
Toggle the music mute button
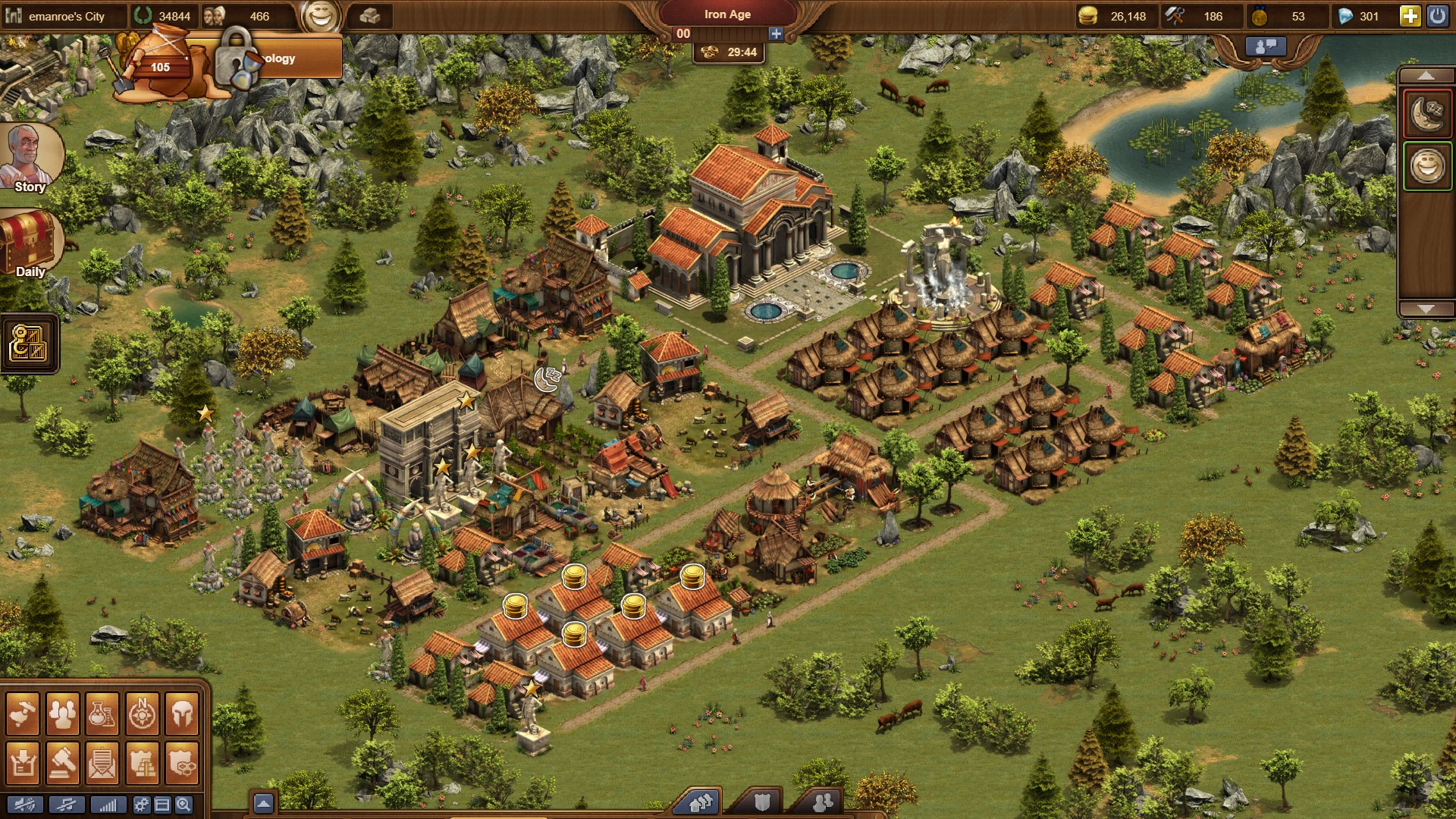point(66,805)
